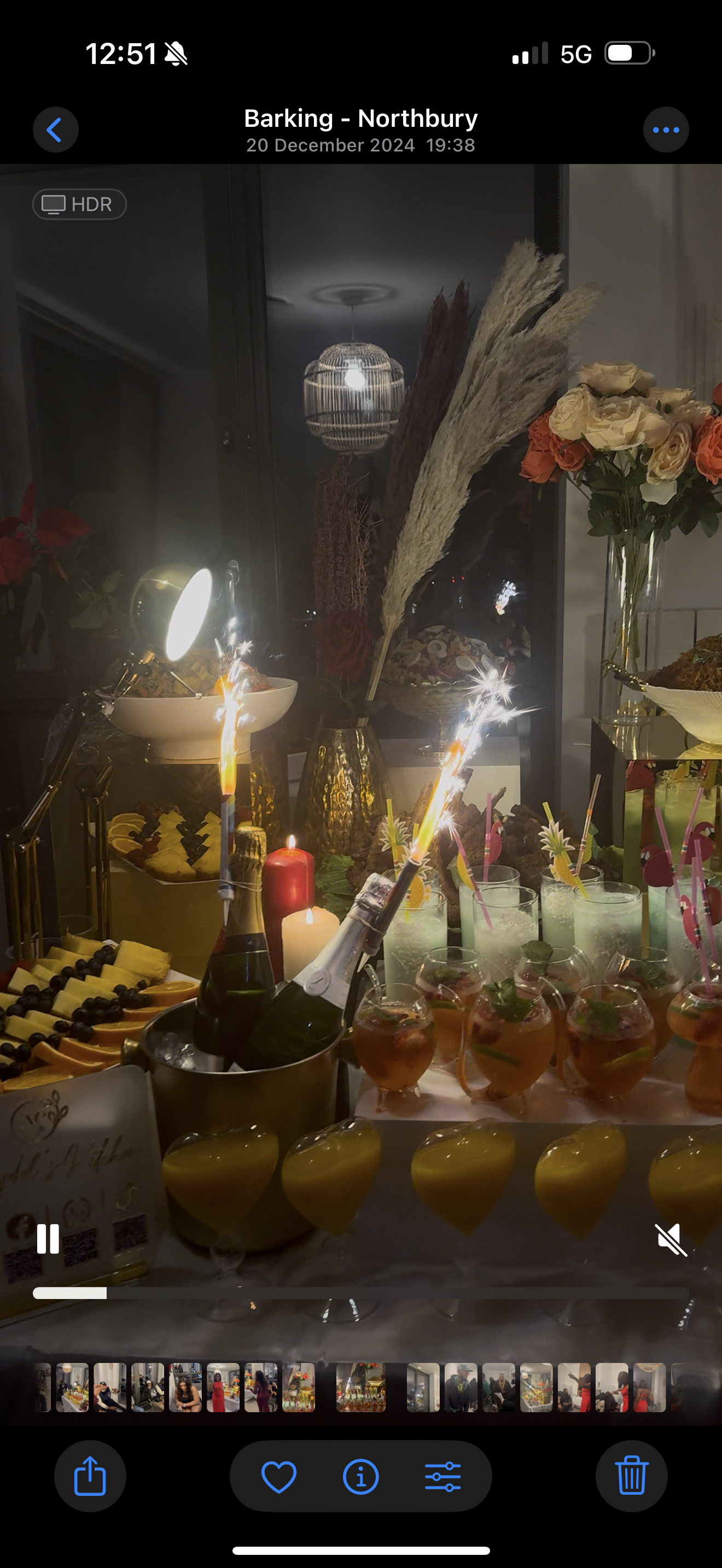Delete the video using the trash icon
This screenshot has width=722, height=1568.
tap(631, 1477)
